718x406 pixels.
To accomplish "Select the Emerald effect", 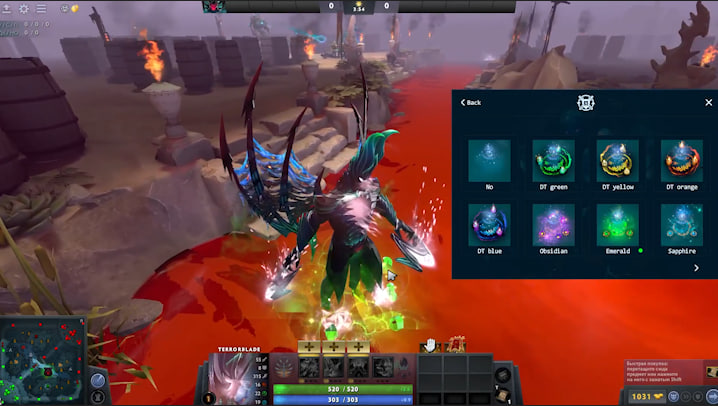I will click(x=617, y=225).
